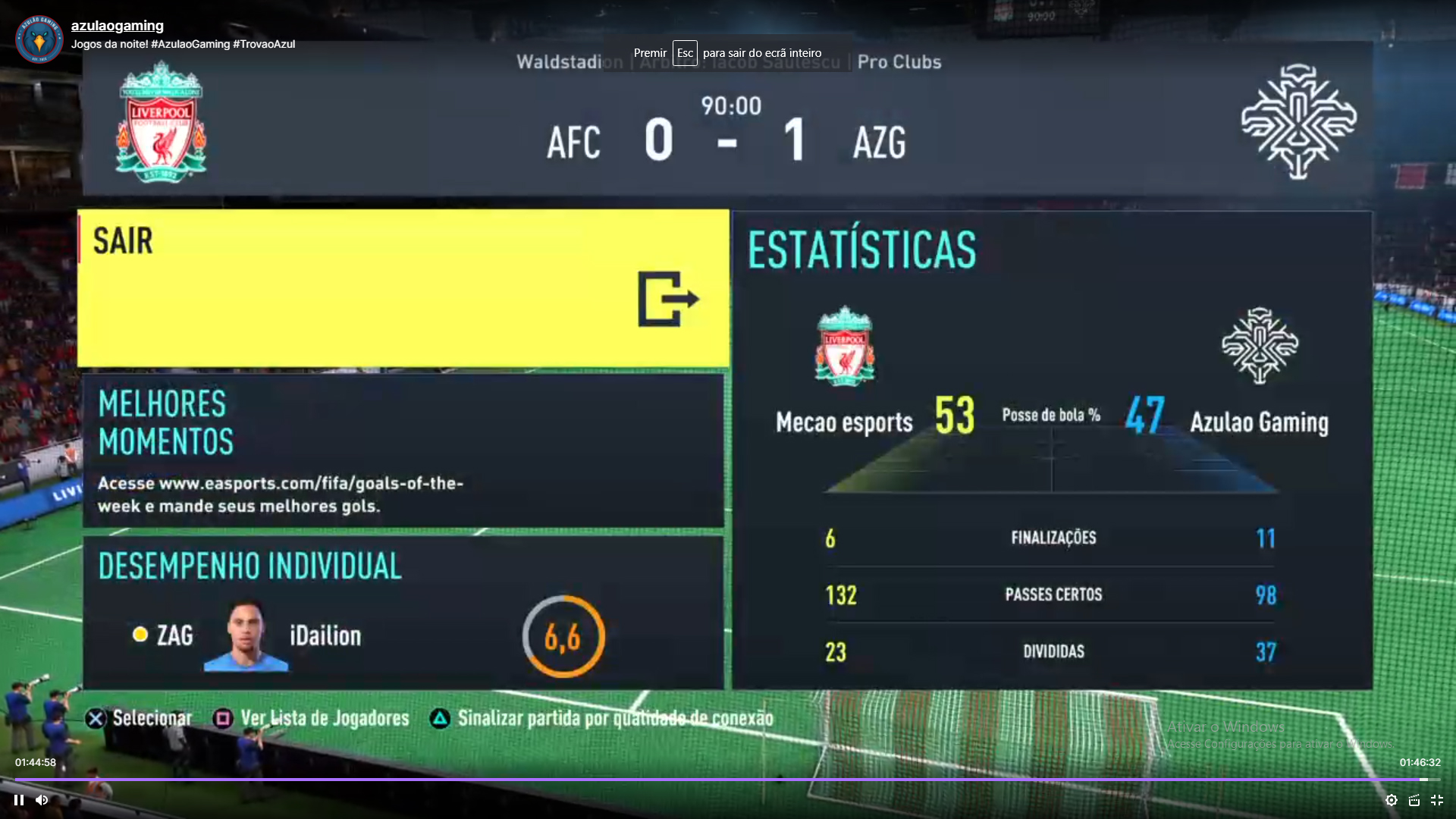Open the video player settings gear

click(1392, 800)
